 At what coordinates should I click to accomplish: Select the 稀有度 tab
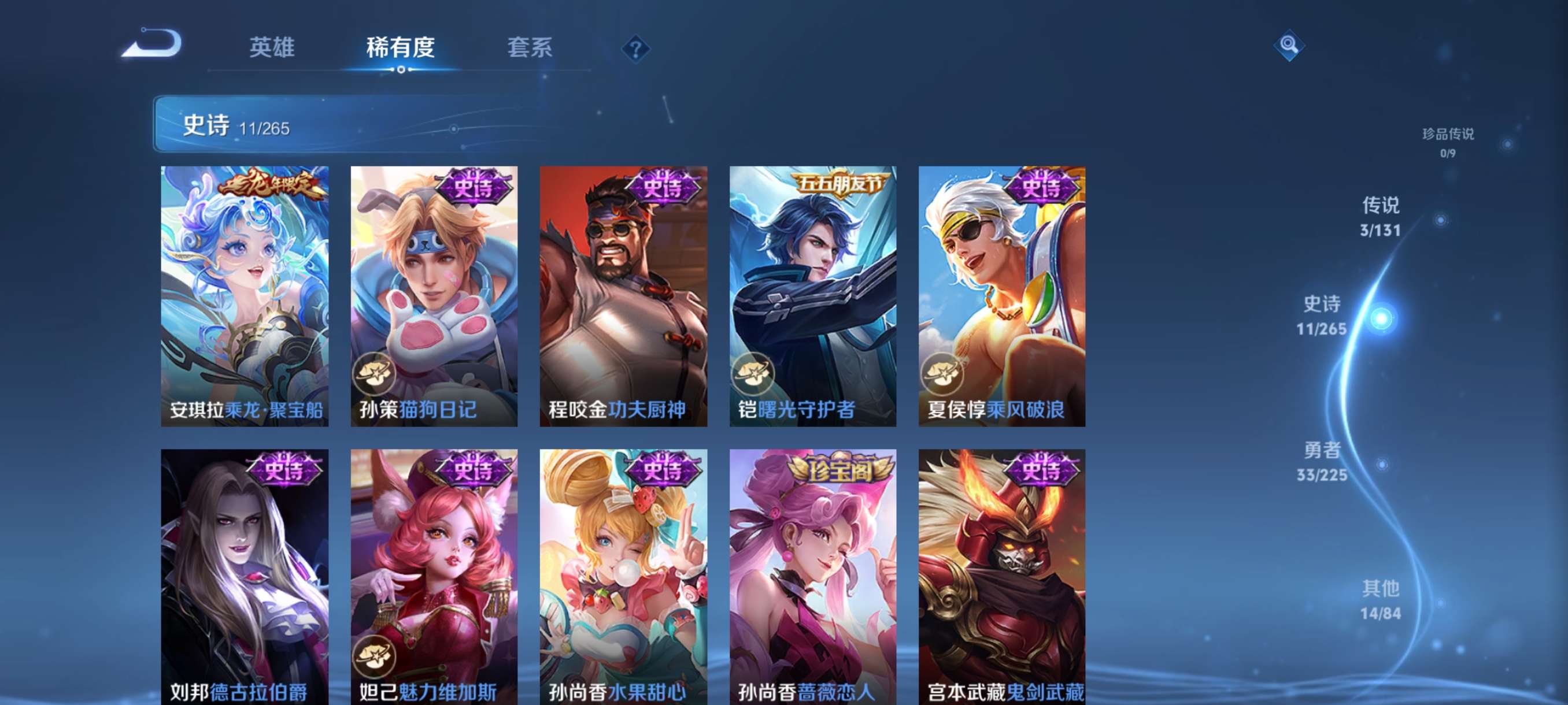401,47
